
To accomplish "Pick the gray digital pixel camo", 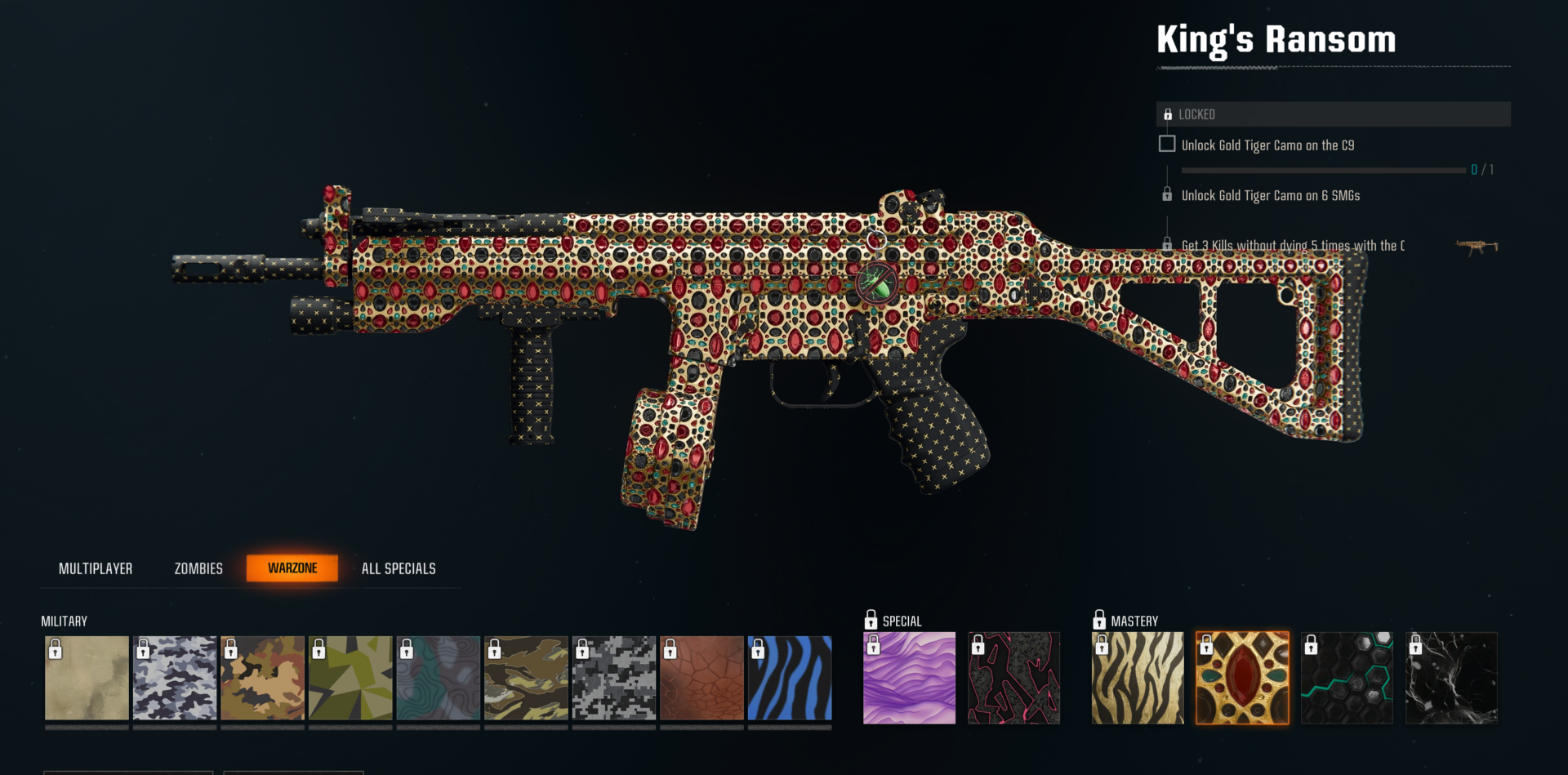I will (614, 678).
